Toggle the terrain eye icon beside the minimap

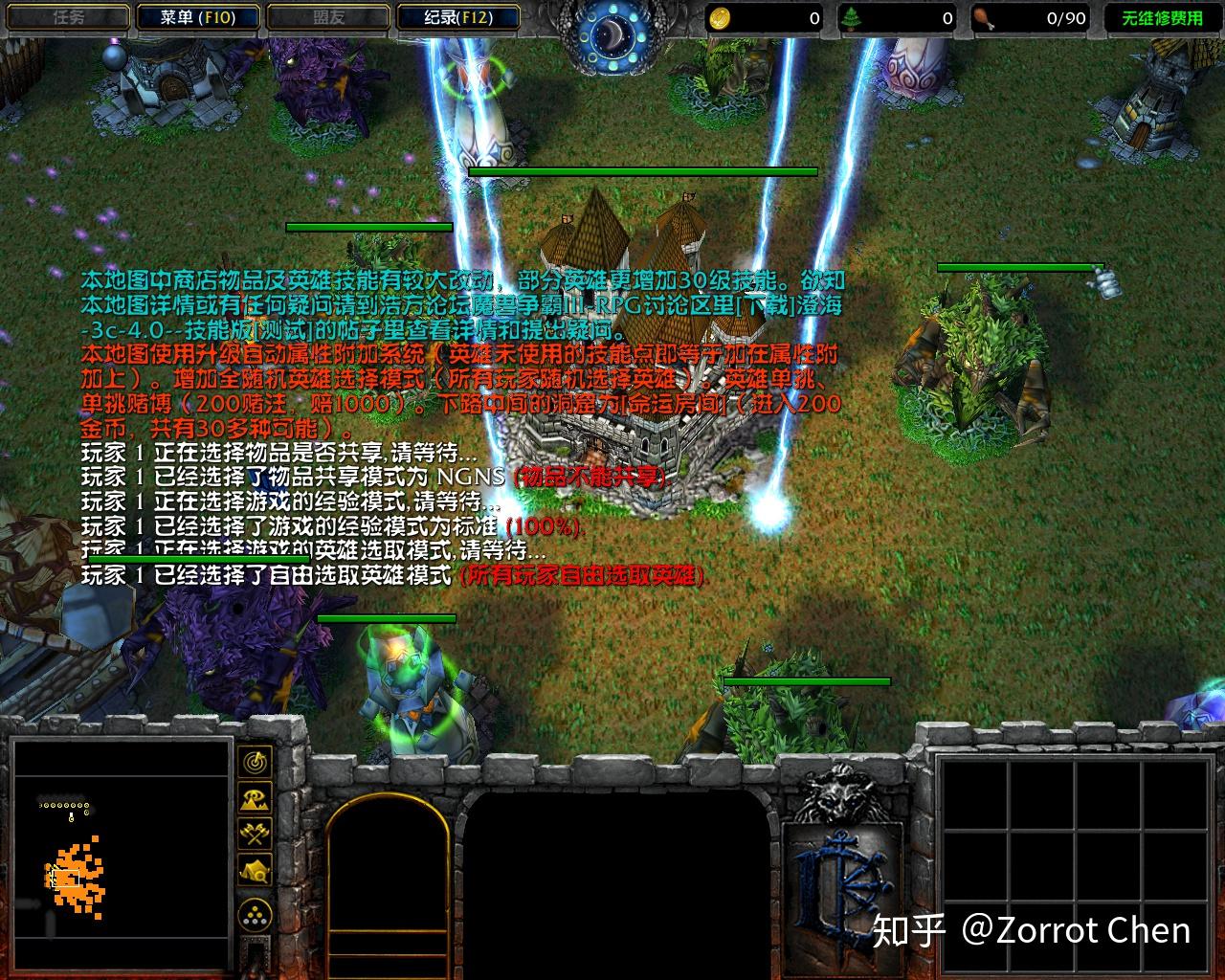254,797
